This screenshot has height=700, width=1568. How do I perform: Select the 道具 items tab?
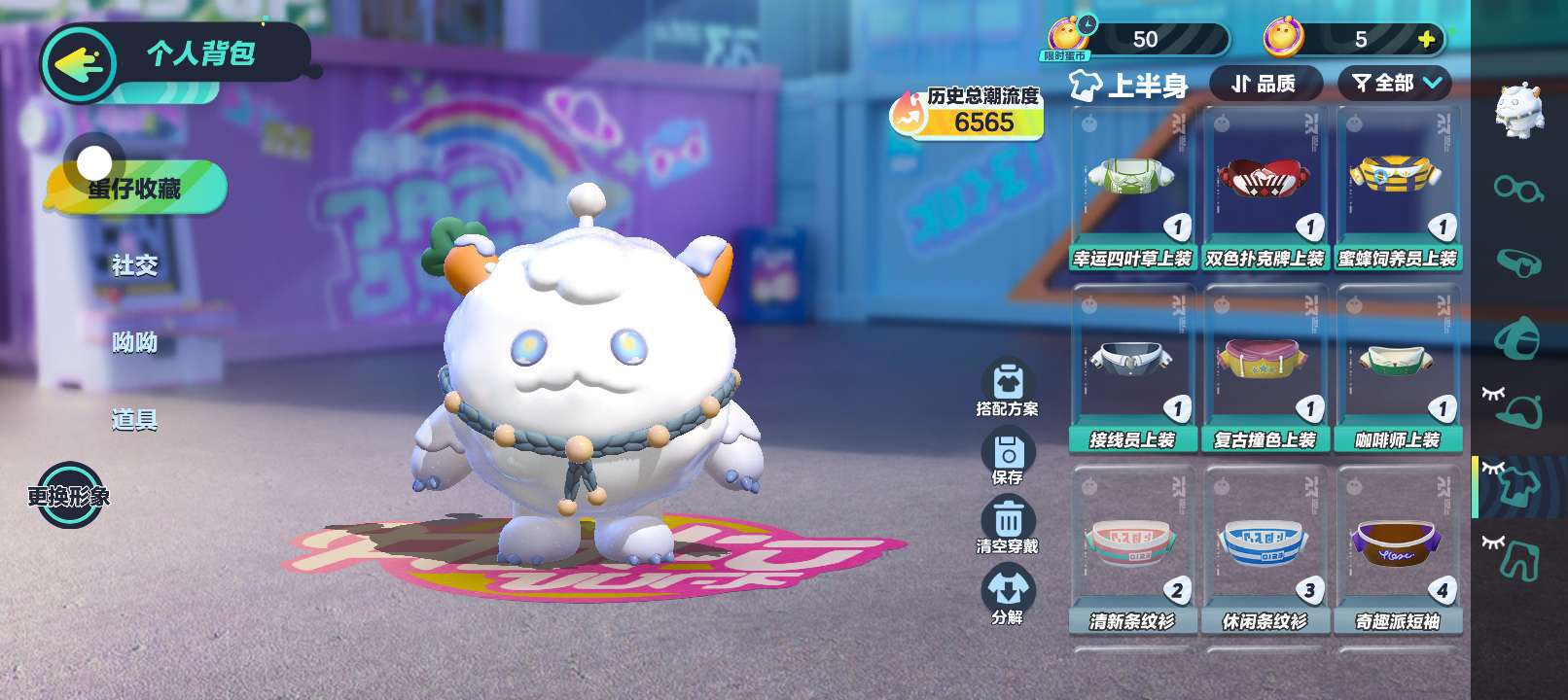[134, 420]
